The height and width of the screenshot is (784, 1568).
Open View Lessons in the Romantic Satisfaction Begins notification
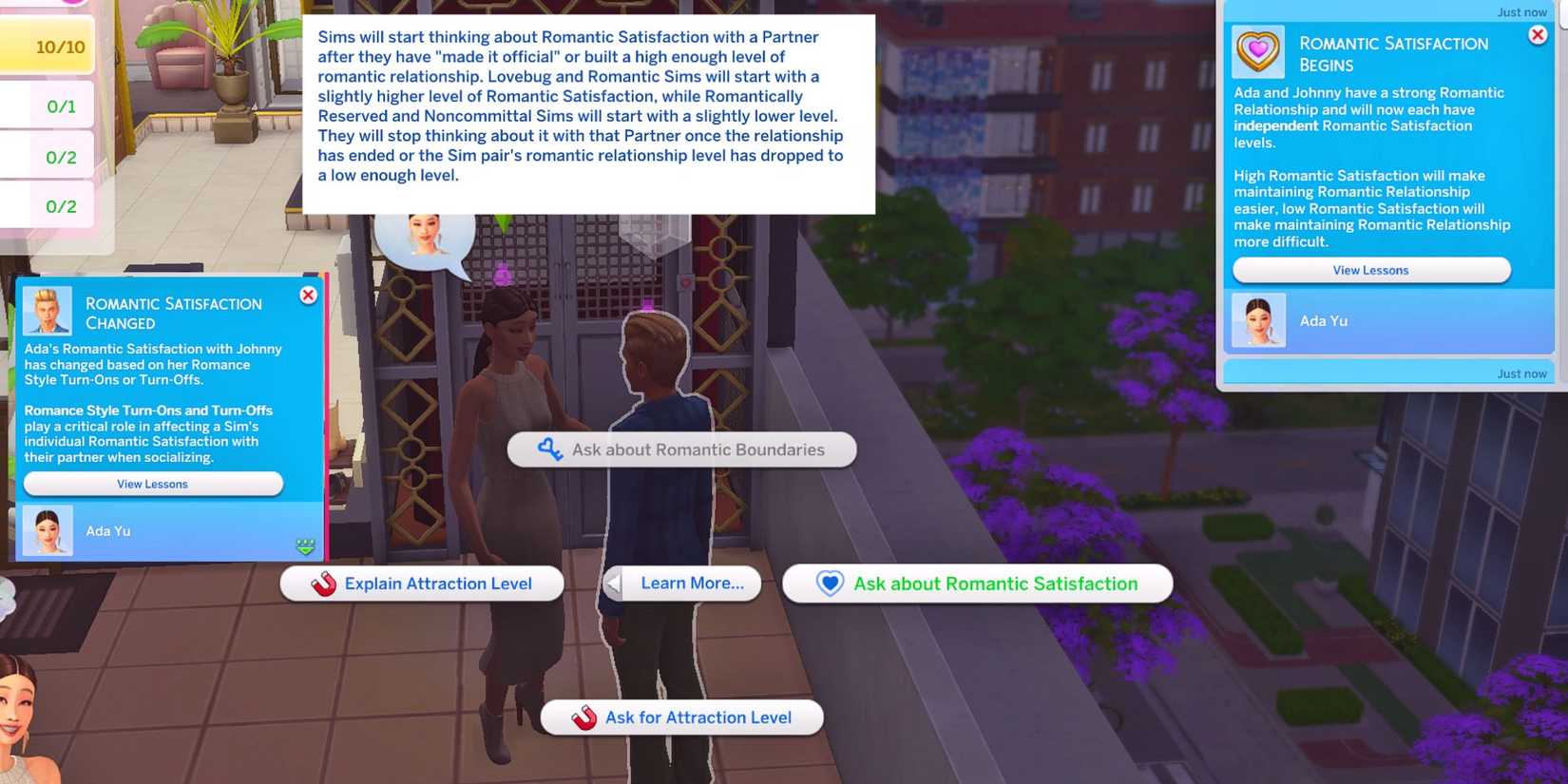tap(1370, 270)
